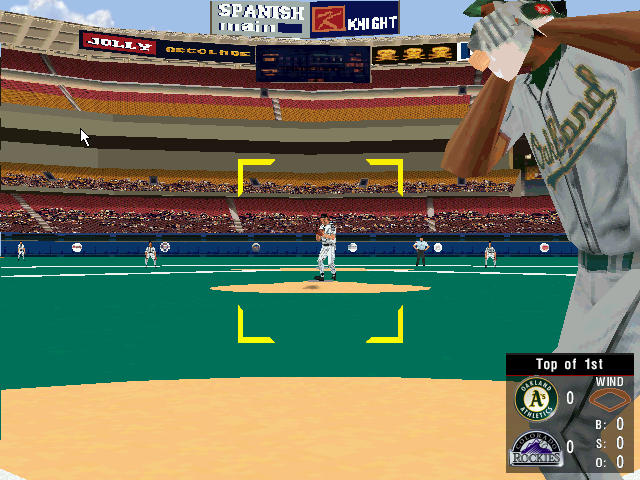Viewport: 640px width, 480px height.
Task: Click the Colorado Rockies logo on scoreboard
Action: (534, 448)
